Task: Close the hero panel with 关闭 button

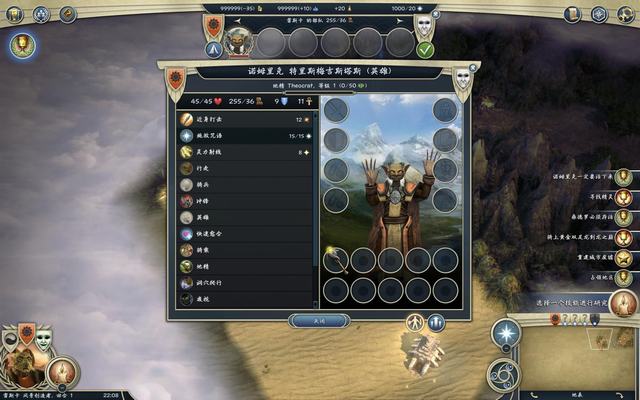Action: [319, 321]
